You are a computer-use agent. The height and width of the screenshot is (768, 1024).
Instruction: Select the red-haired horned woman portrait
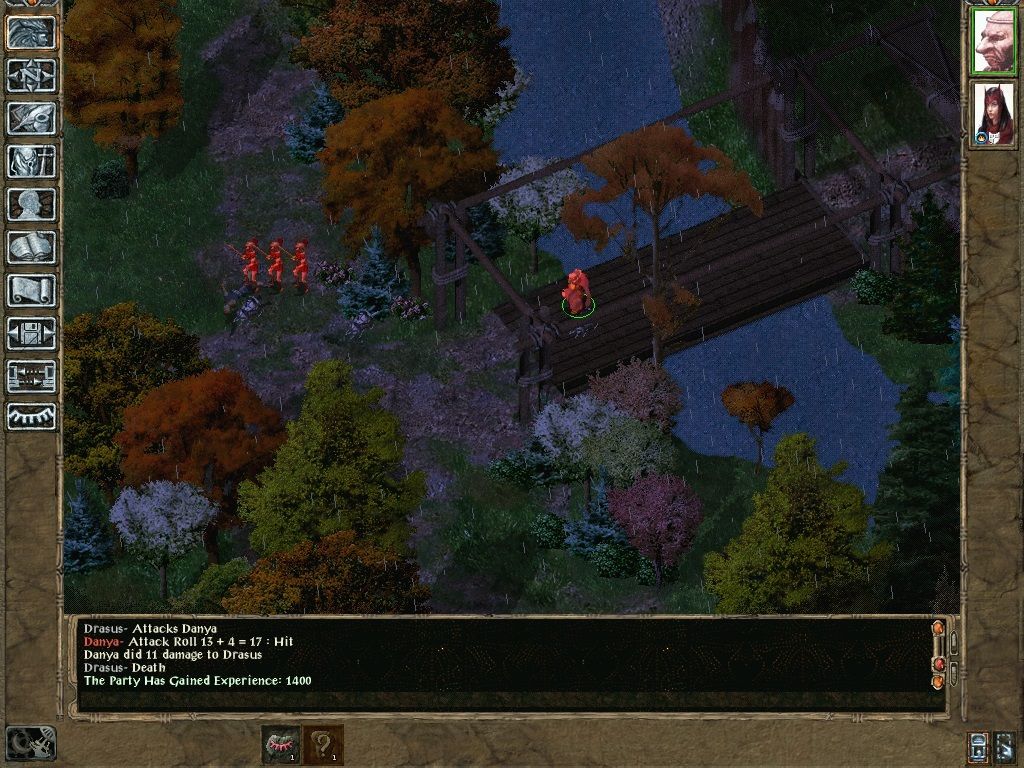(x=993, y=113)
